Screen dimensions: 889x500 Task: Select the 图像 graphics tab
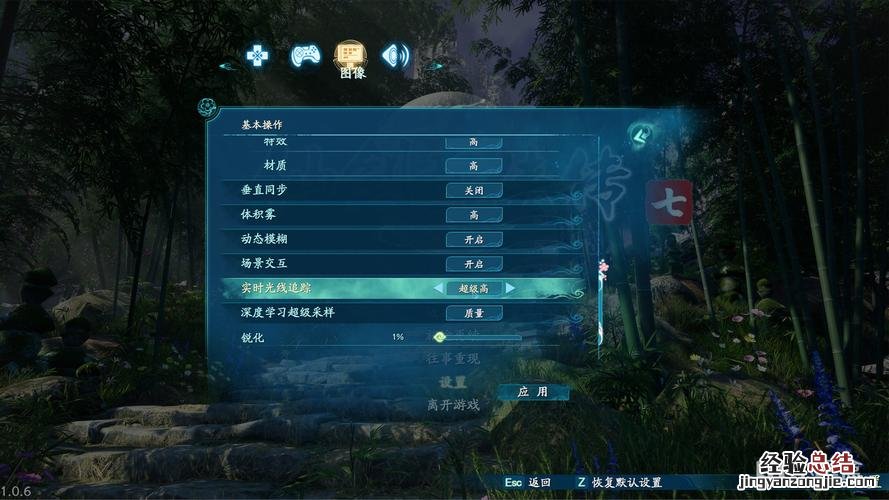[351, 56]
